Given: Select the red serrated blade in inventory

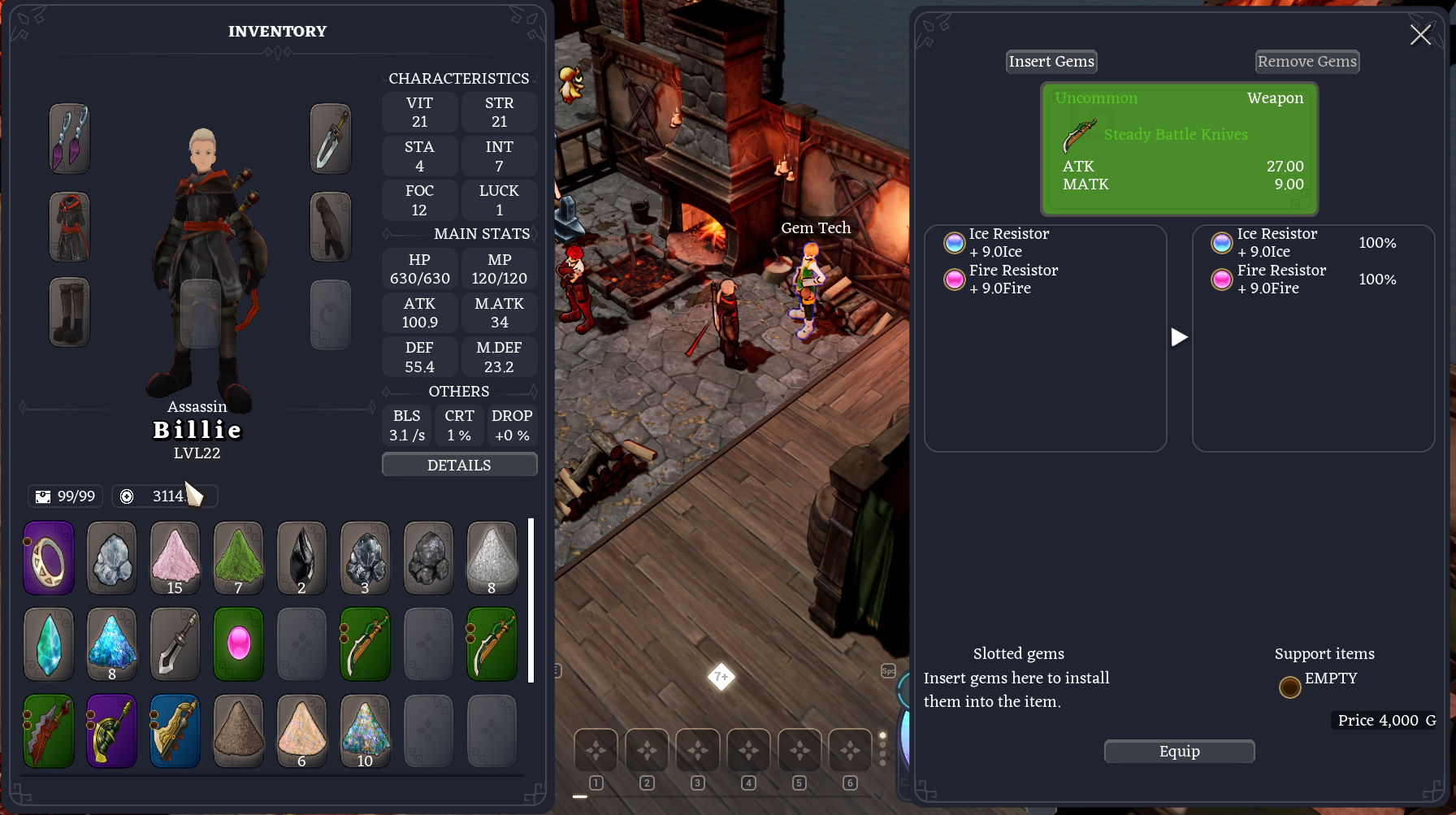Looking at the screenshot, I should pyautogui.click(x=49, y=730).
